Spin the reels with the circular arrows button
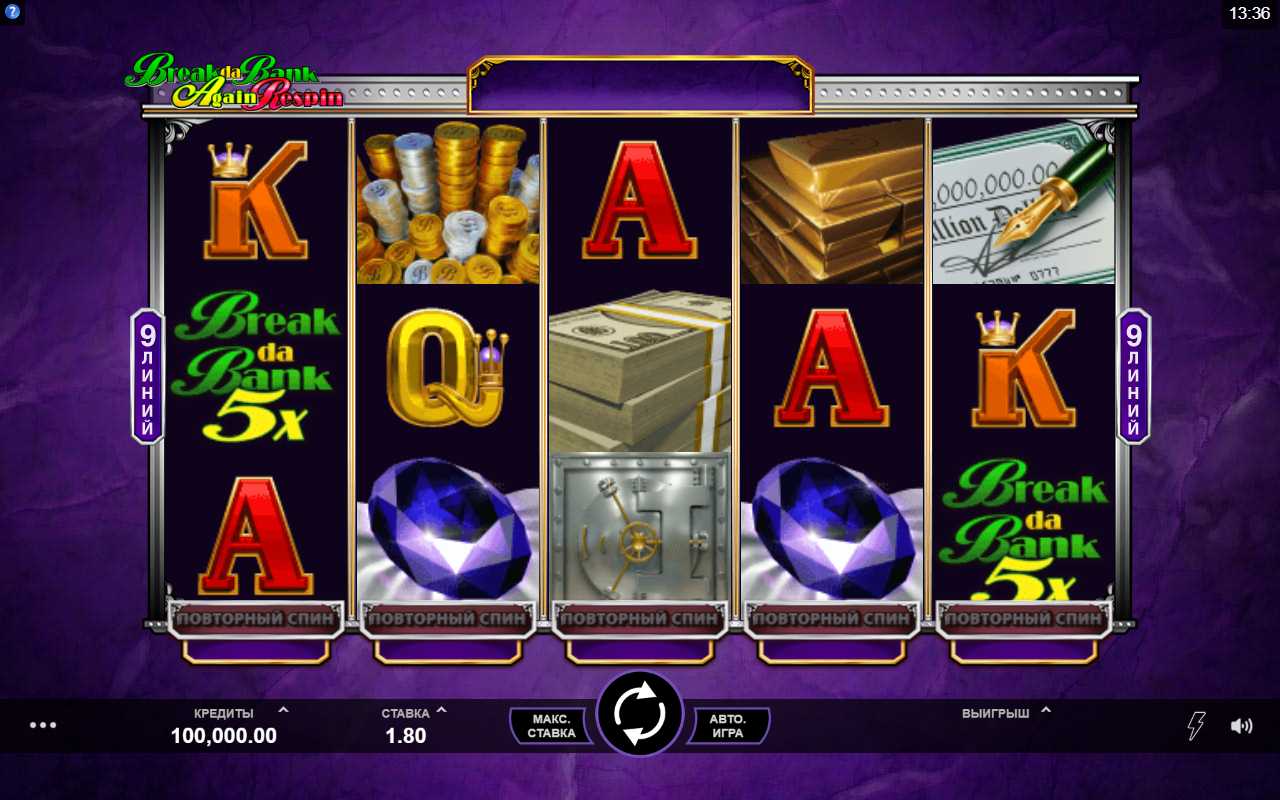This screenshot has width=1280, height=800. tap(639, 713)
